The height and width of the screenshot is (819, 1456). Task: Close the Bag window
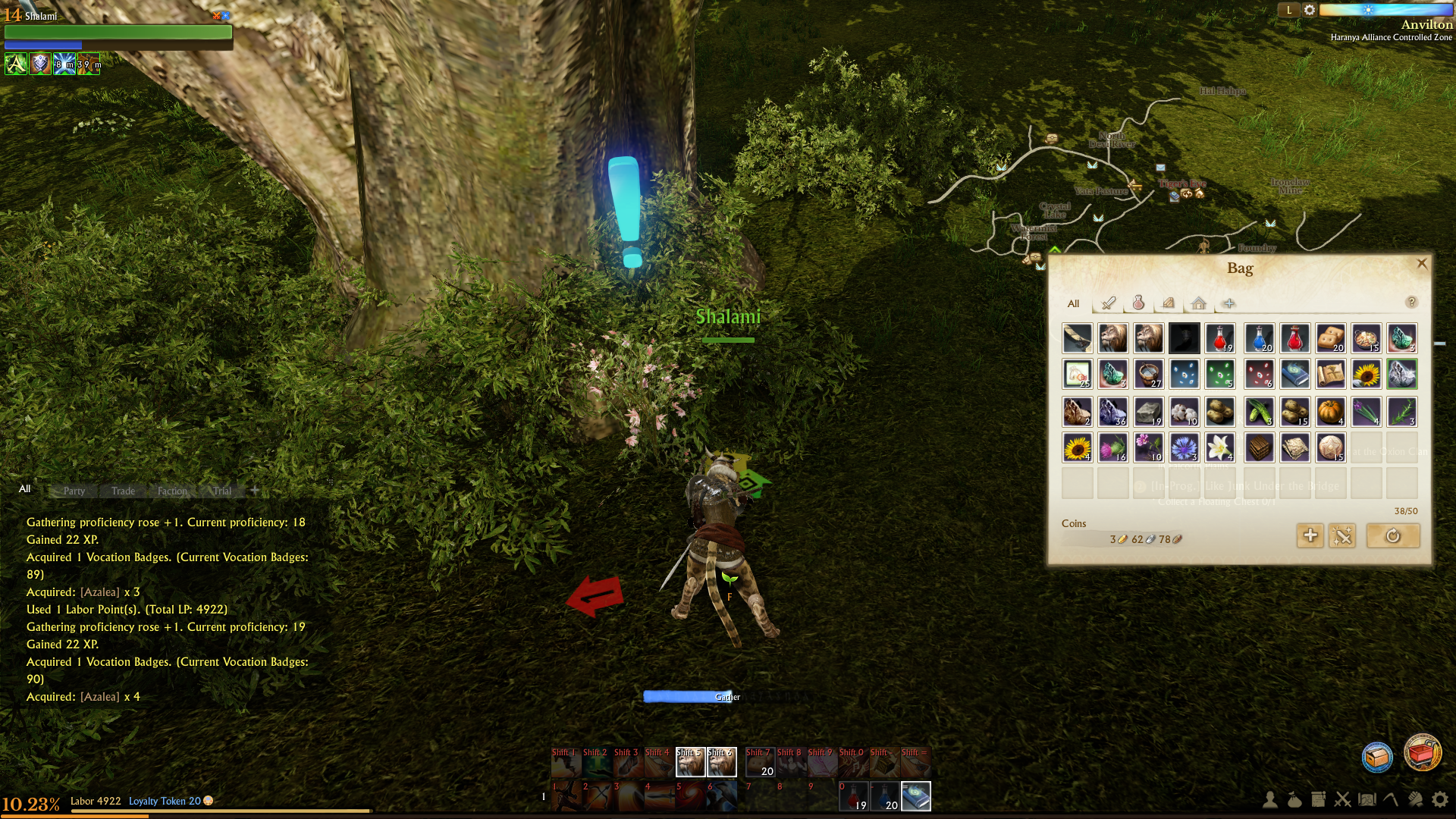1422,264
